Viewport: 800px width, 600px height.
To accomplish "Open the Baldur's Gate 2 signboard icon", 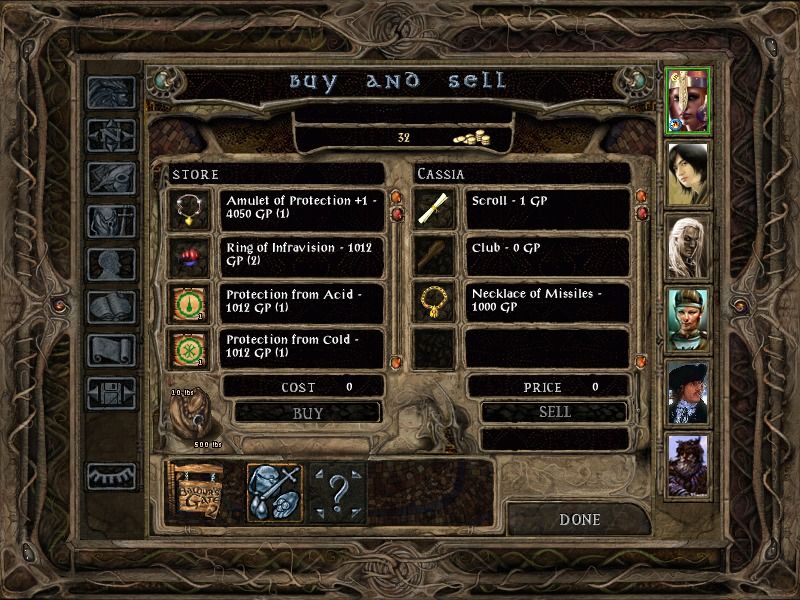I will click(195, 491).
